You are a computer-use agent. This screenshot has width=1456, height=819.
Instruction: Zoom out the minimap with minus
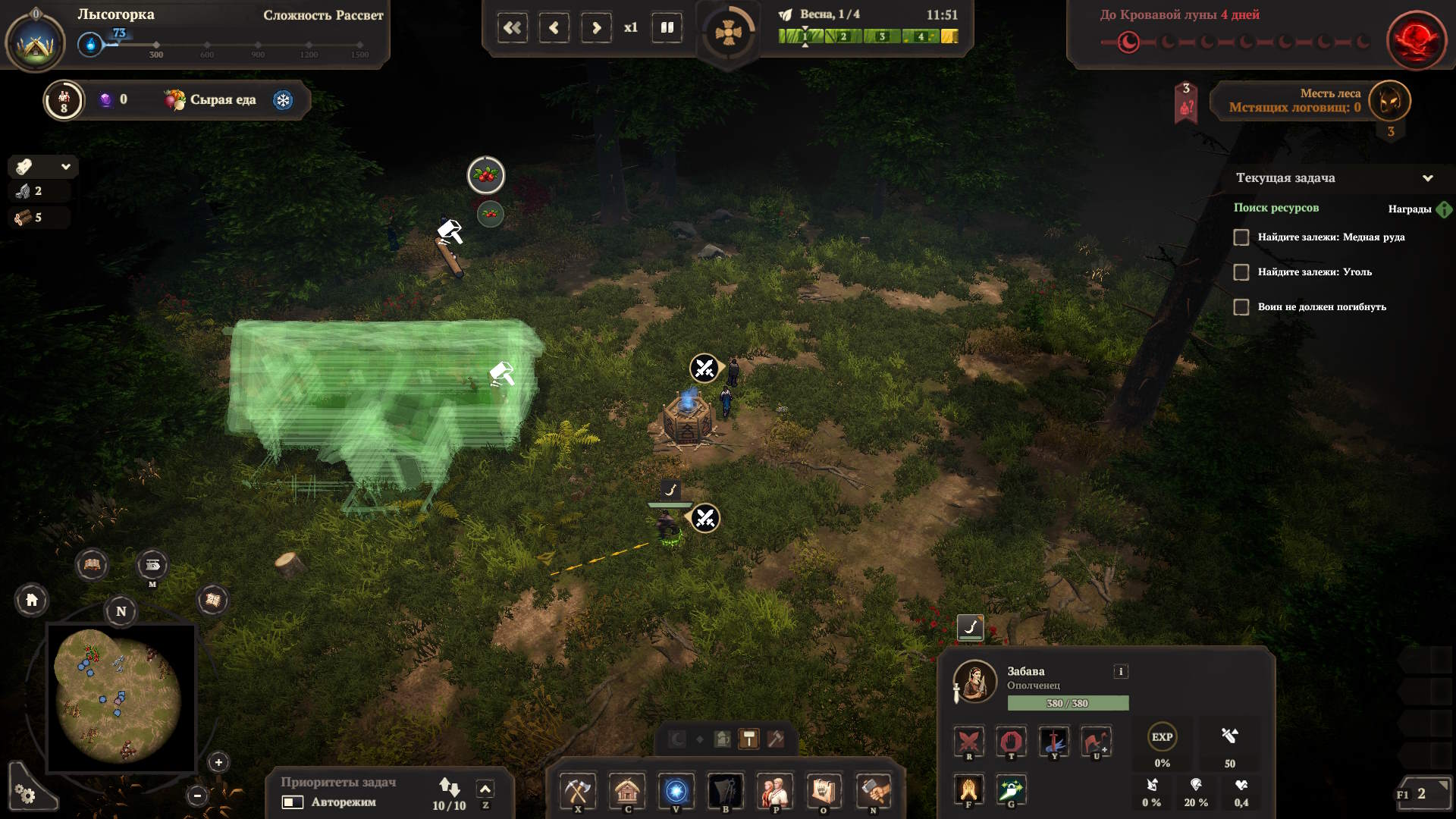197,795
